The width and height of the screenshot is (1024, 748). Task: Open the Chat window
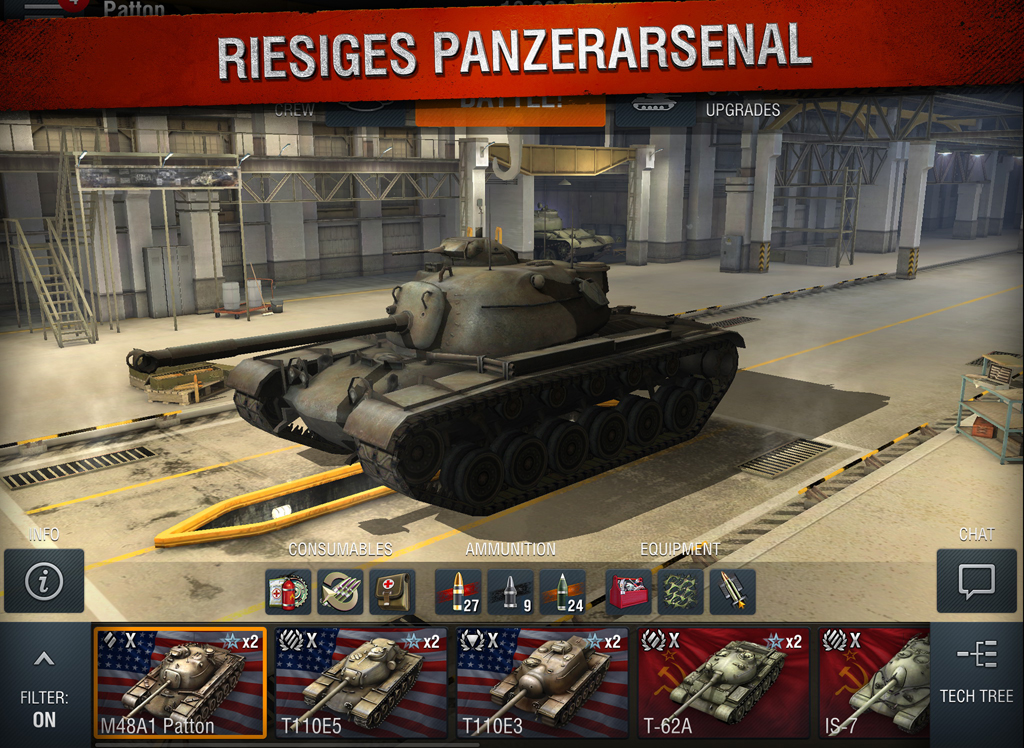pyautogui.click(x=976, y=580)
